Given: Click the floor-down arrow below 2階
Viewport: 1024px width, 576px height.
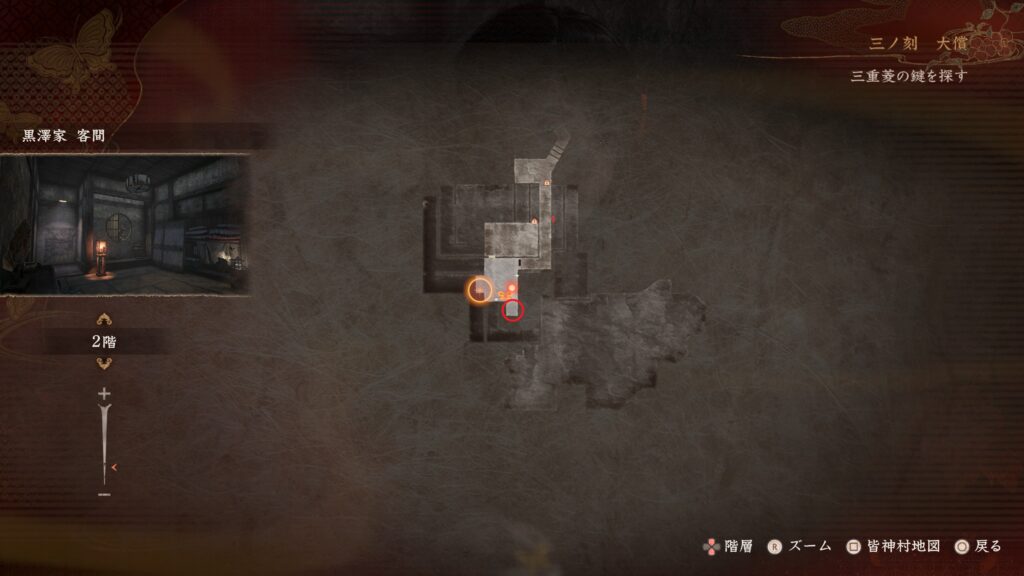Looking at the screenshot, I should coord(104,363).
